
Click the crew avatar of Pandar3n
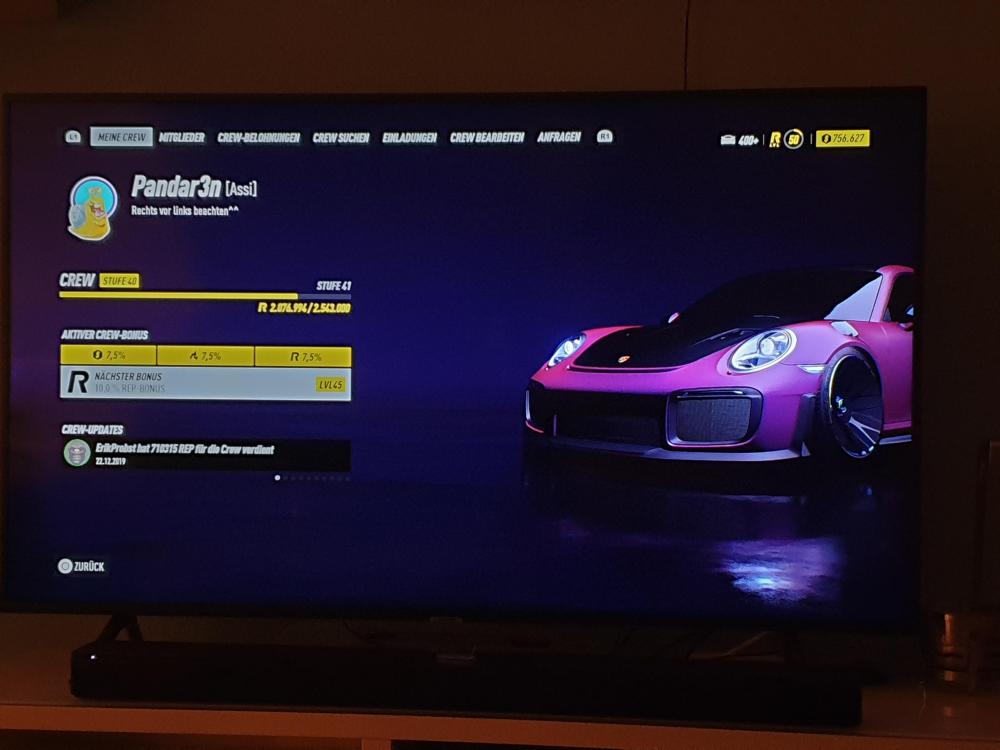pos(93,209)
